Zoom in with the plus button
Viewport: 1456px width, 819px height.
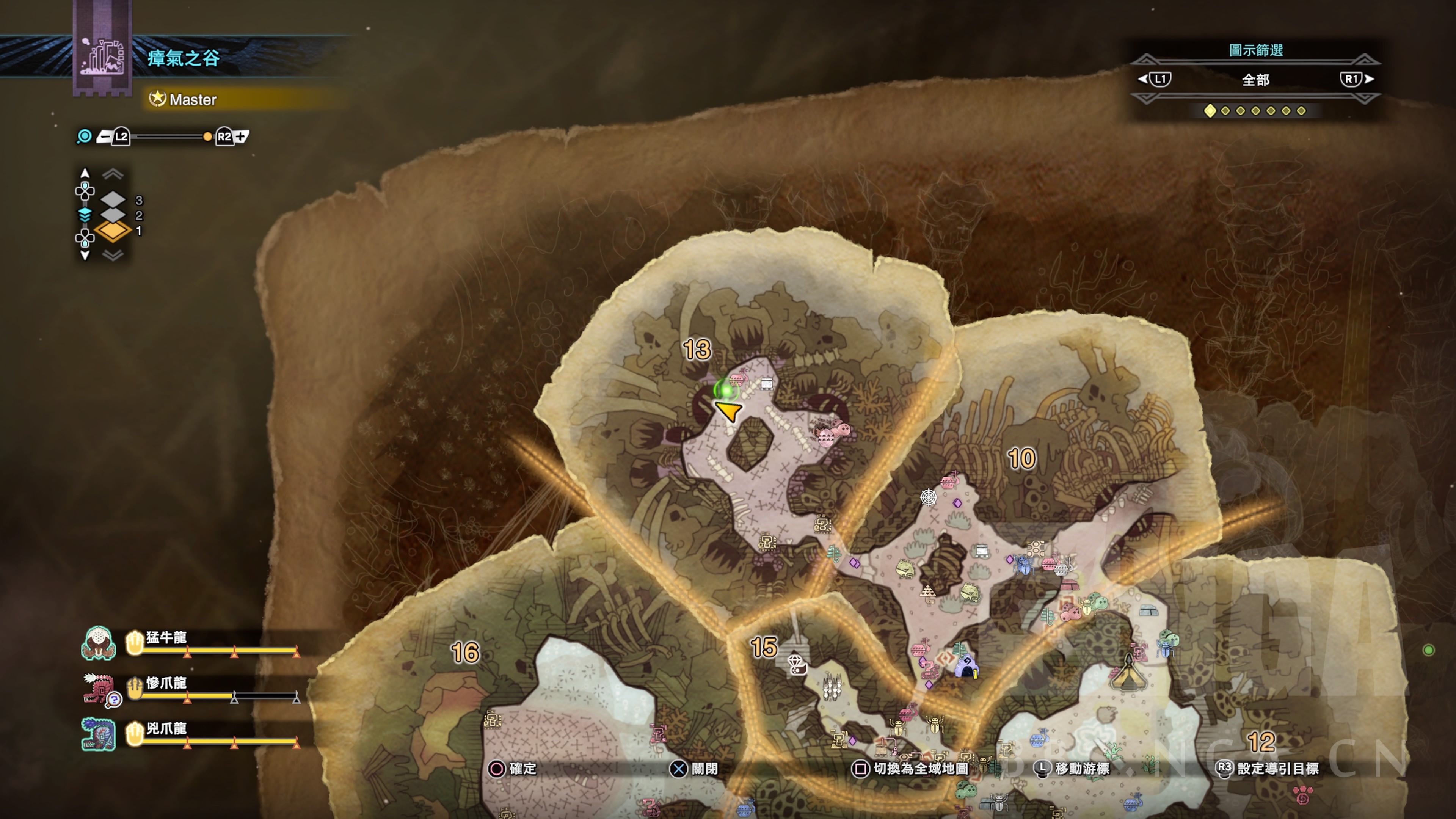(x=242, y=136)
